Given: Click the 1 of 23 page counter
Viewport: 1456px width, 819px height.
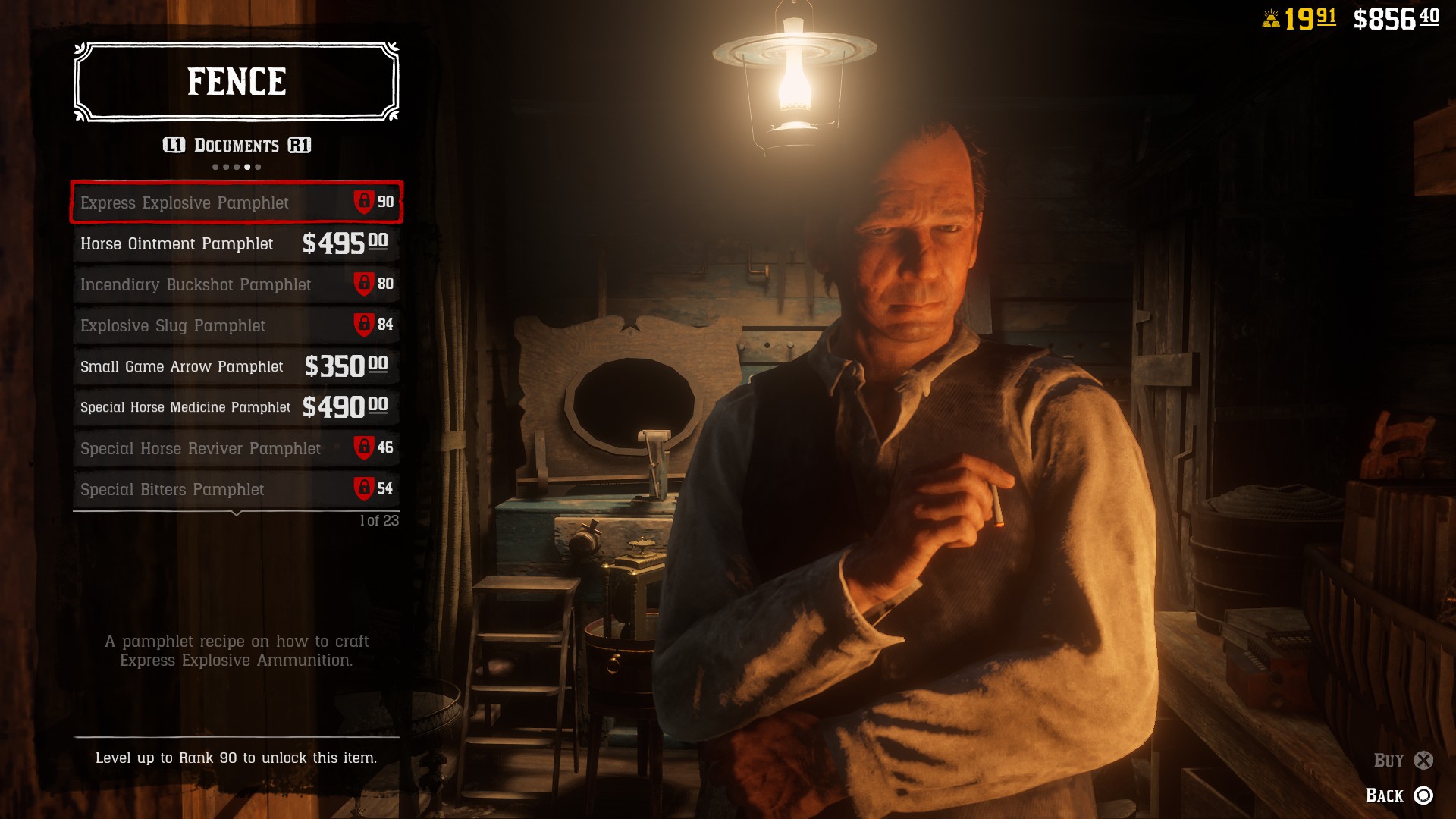Looking at the screenshot, I should click(378, 520).
